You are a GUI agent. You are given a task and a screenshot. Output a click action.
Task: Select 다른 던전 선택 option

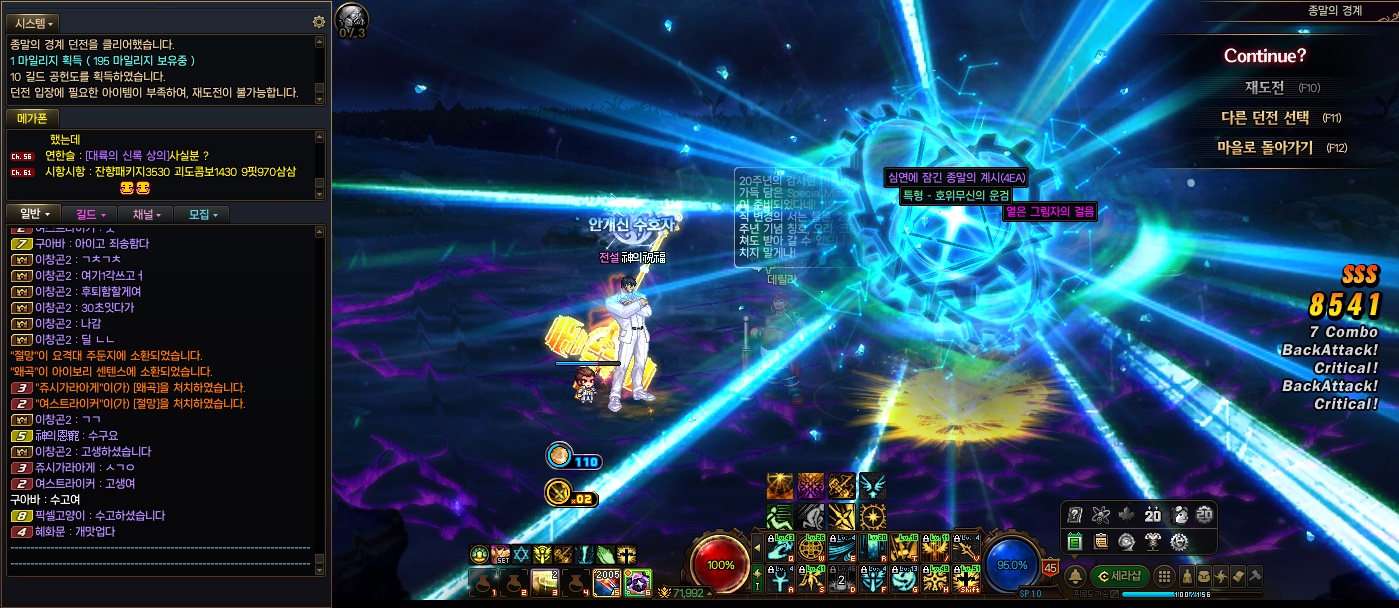[1265, 117]
